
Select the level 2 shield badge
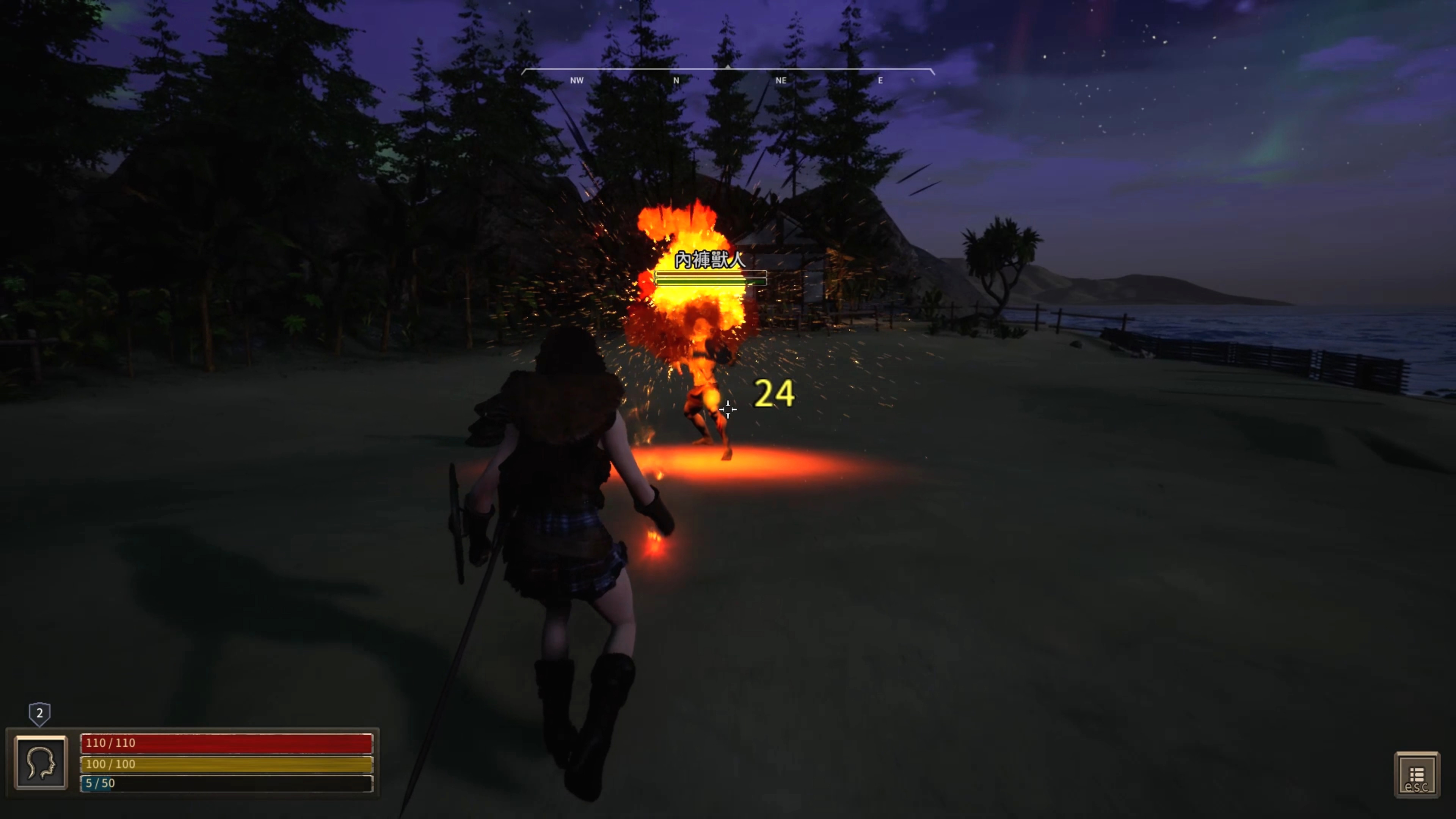pyautogui.click(x=39, y=713)
